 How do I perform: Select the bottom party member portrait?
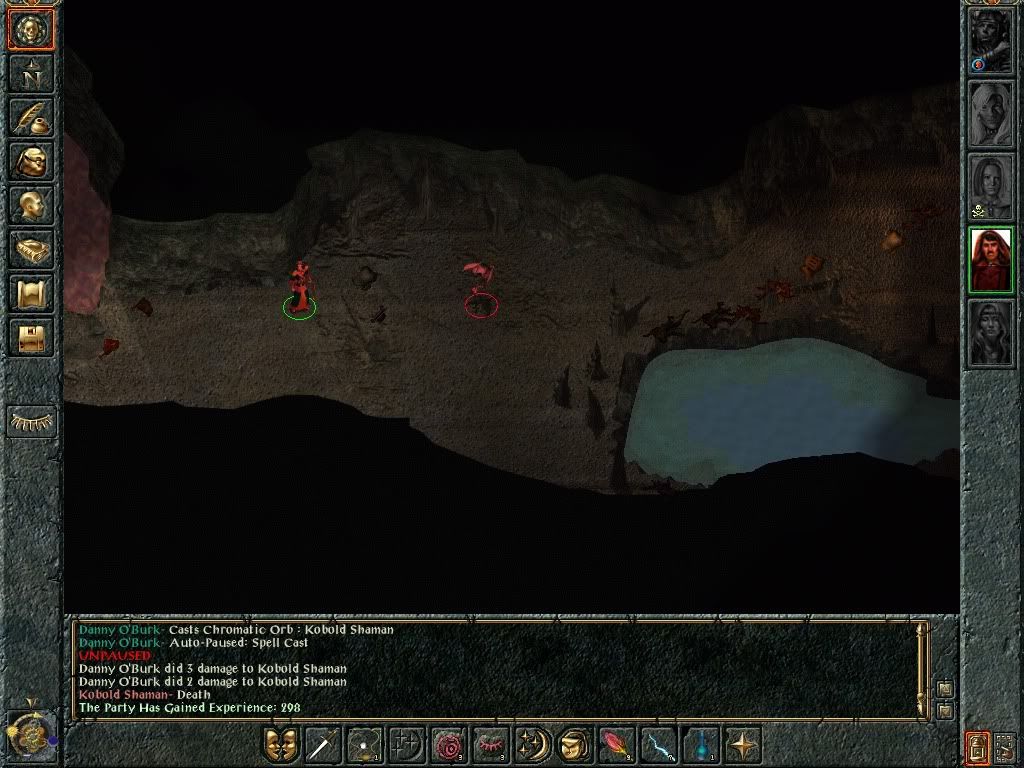(x=991, y=332)
